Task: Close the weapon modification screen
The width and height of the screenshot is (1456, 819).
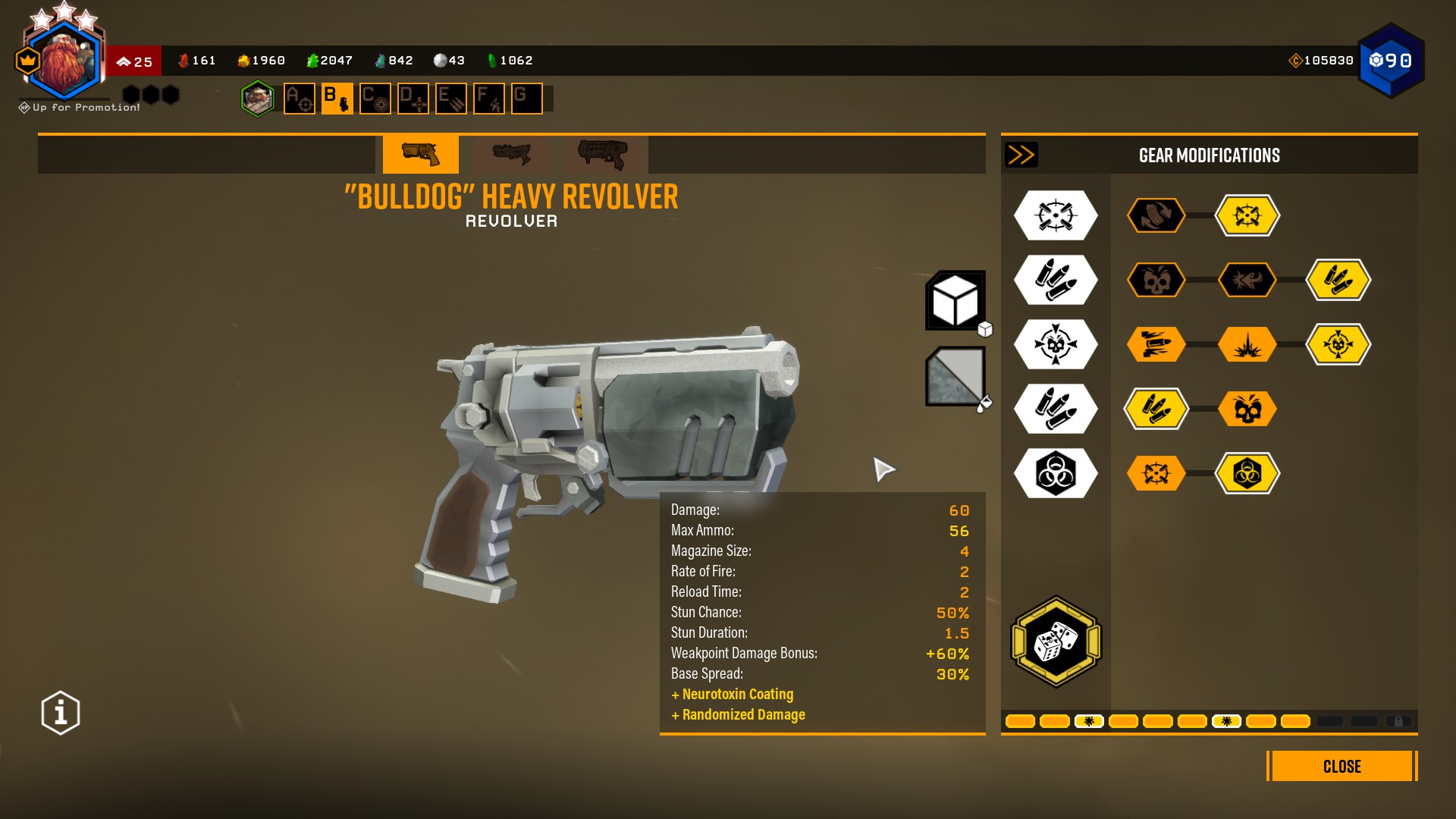Action: point(1341,766)
